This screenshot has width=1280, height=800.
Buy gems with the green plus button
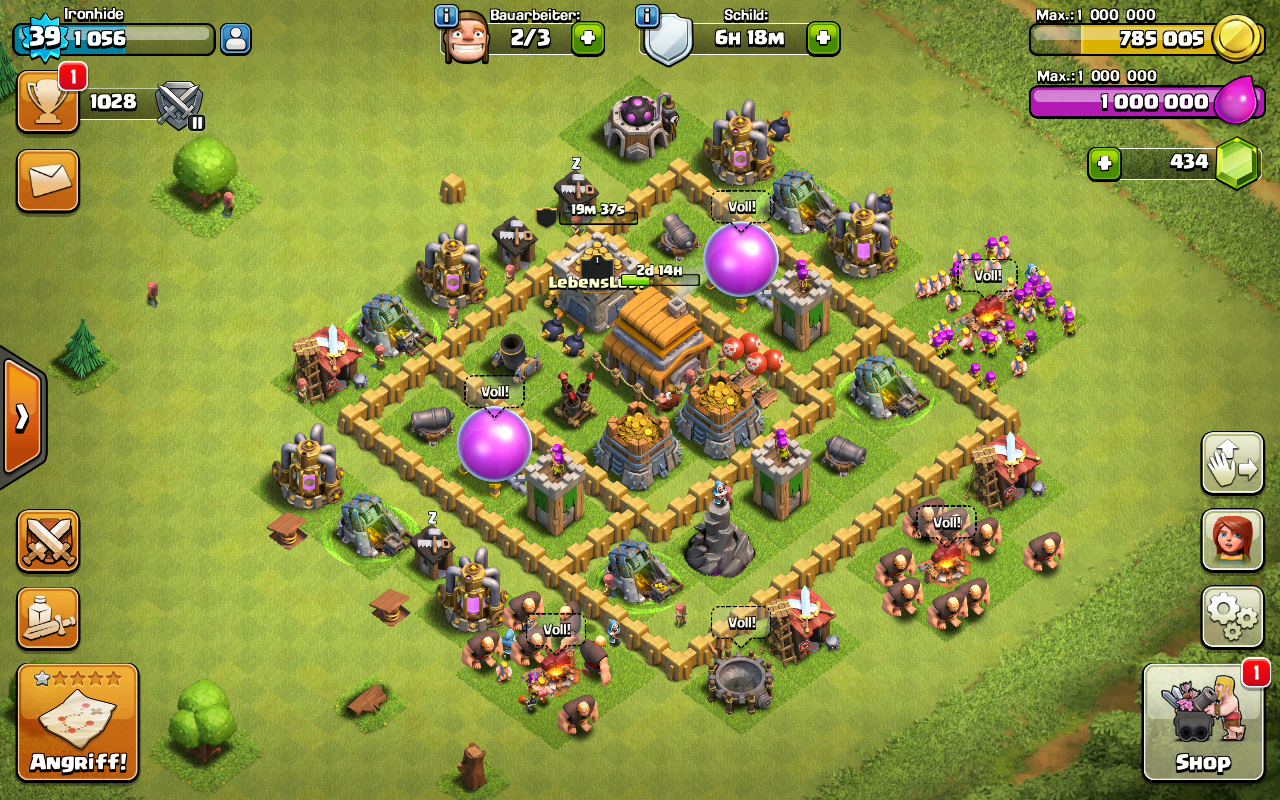(x=1104, y=163)
